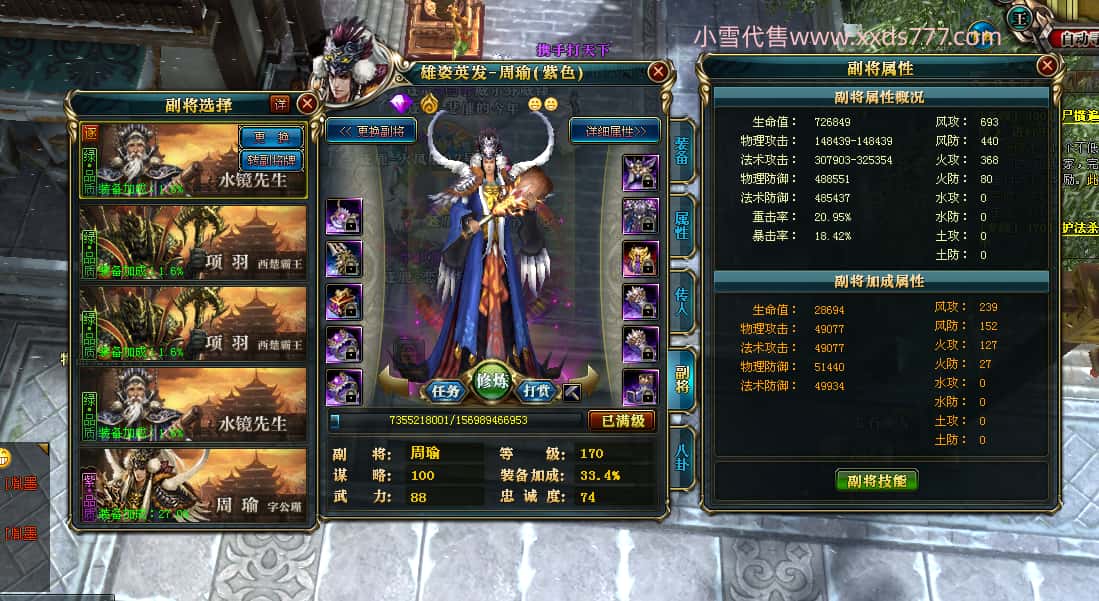Click the 更换 button on 水镜先生 entry
The height and width of the screenshot is (601, 1099).
pyautogui.click(x=270, y=137)
